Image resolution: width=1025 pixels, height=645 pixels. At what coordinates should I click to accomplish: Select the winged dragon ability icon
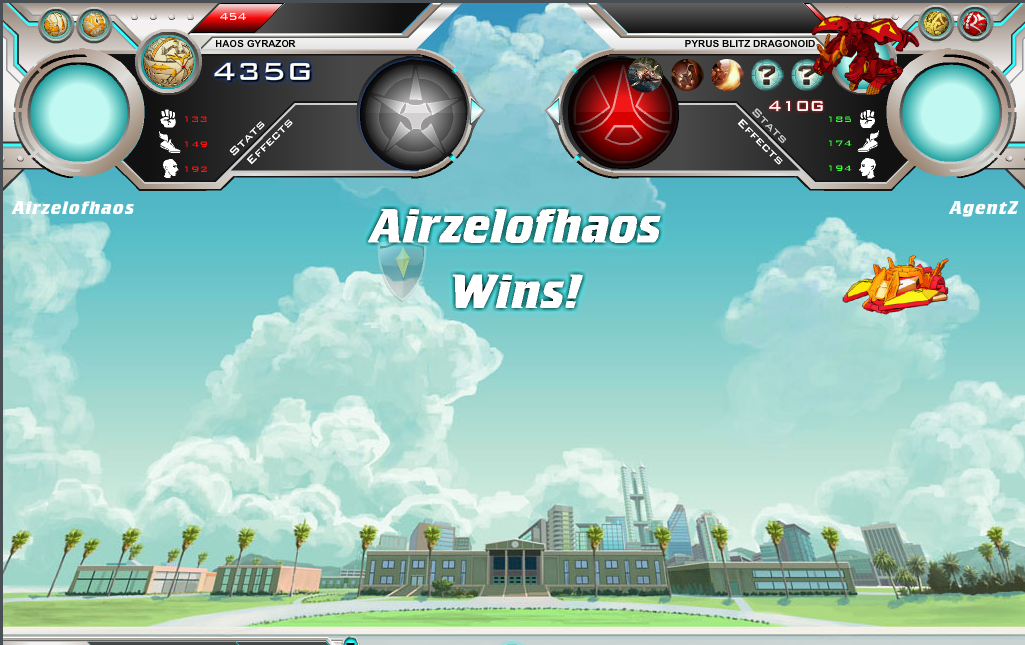(x=645, y=74)
